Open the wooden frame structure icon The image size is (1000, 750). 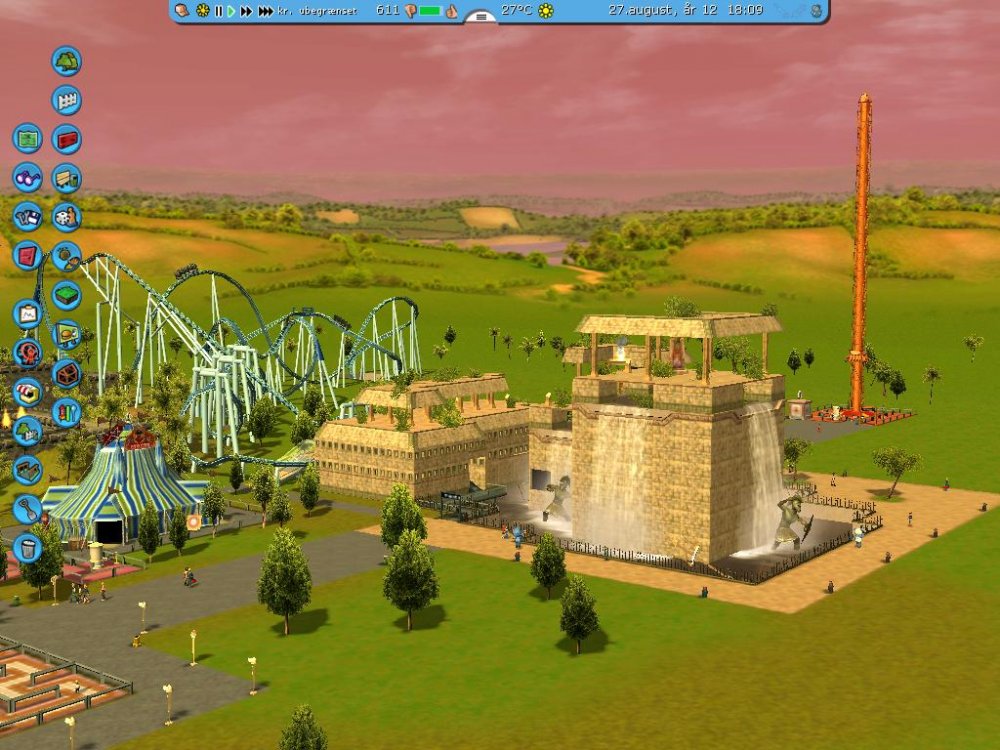(66, 373)
